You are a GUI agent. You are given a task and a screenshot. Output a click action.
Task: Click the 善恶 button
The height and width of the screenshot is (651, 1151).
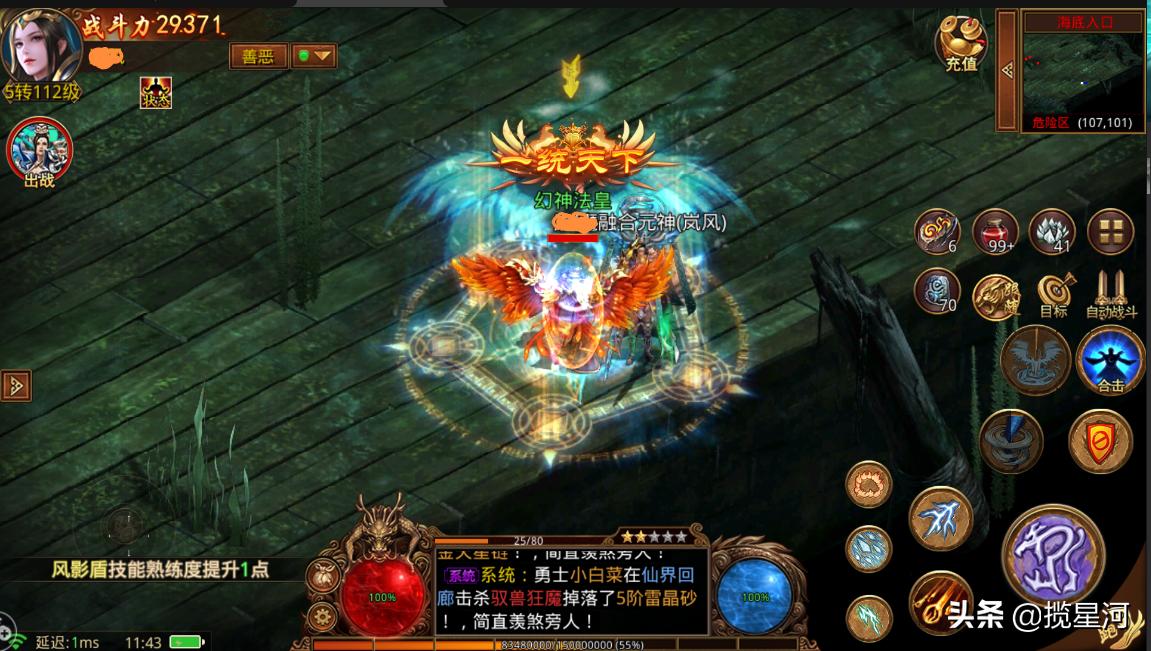[x=258, y=56]
